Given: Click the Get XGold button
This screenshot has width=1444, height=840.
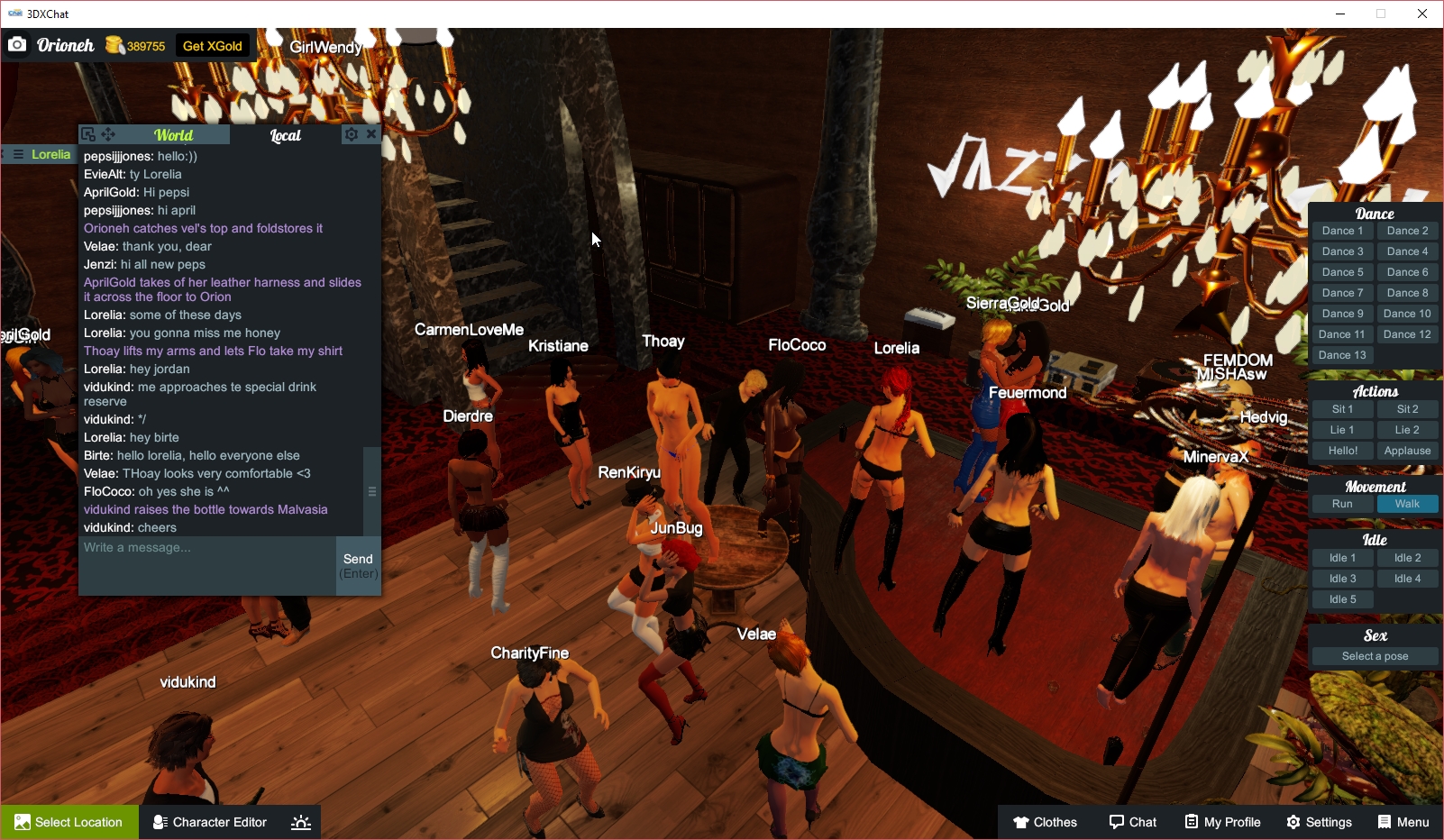Looking at the screenshot, I should click(212, 44).
